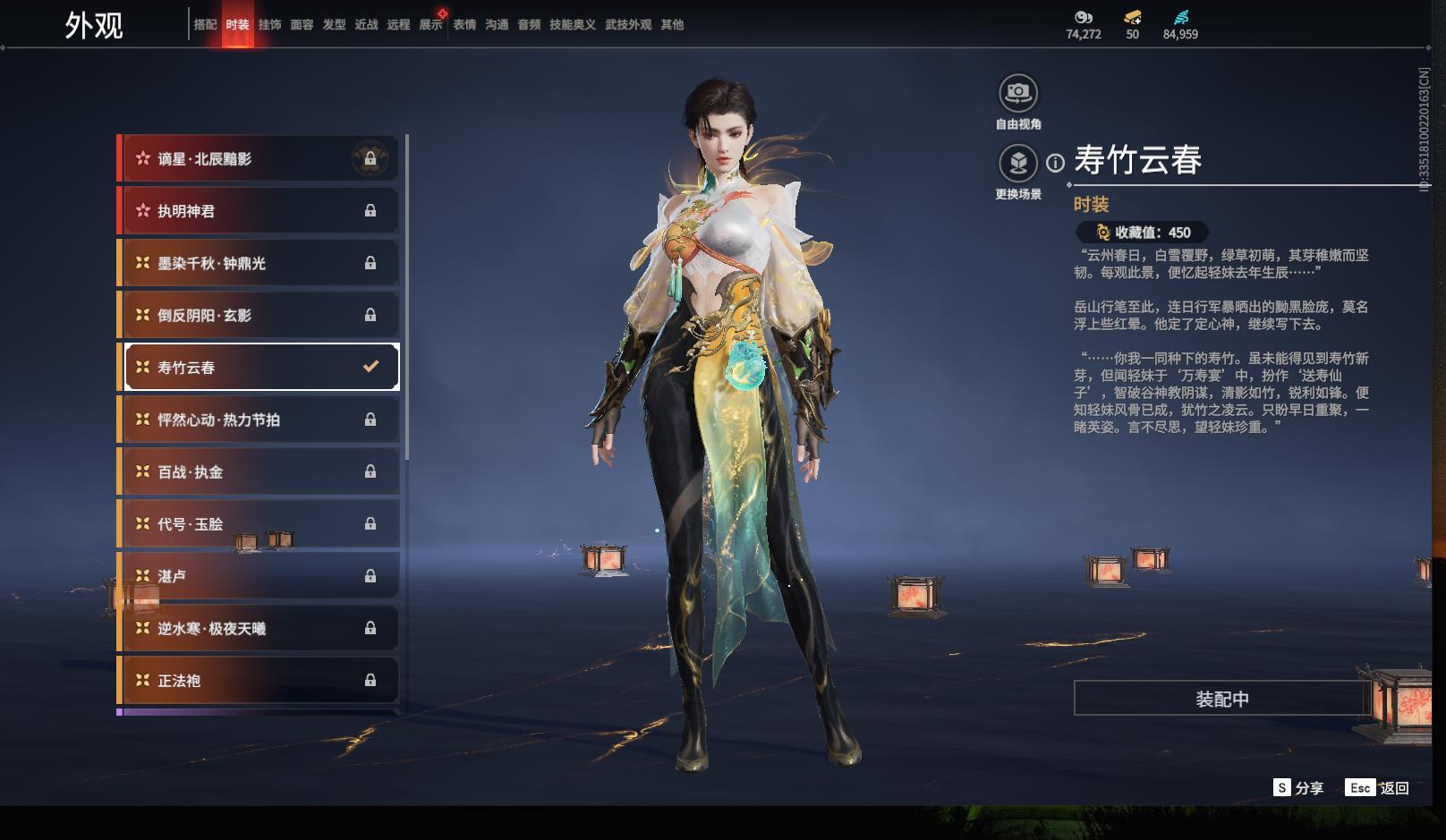Switch to the 面容 face tab
The height and width of the screenshot is (840, 1446).
(x=302, y=25)
